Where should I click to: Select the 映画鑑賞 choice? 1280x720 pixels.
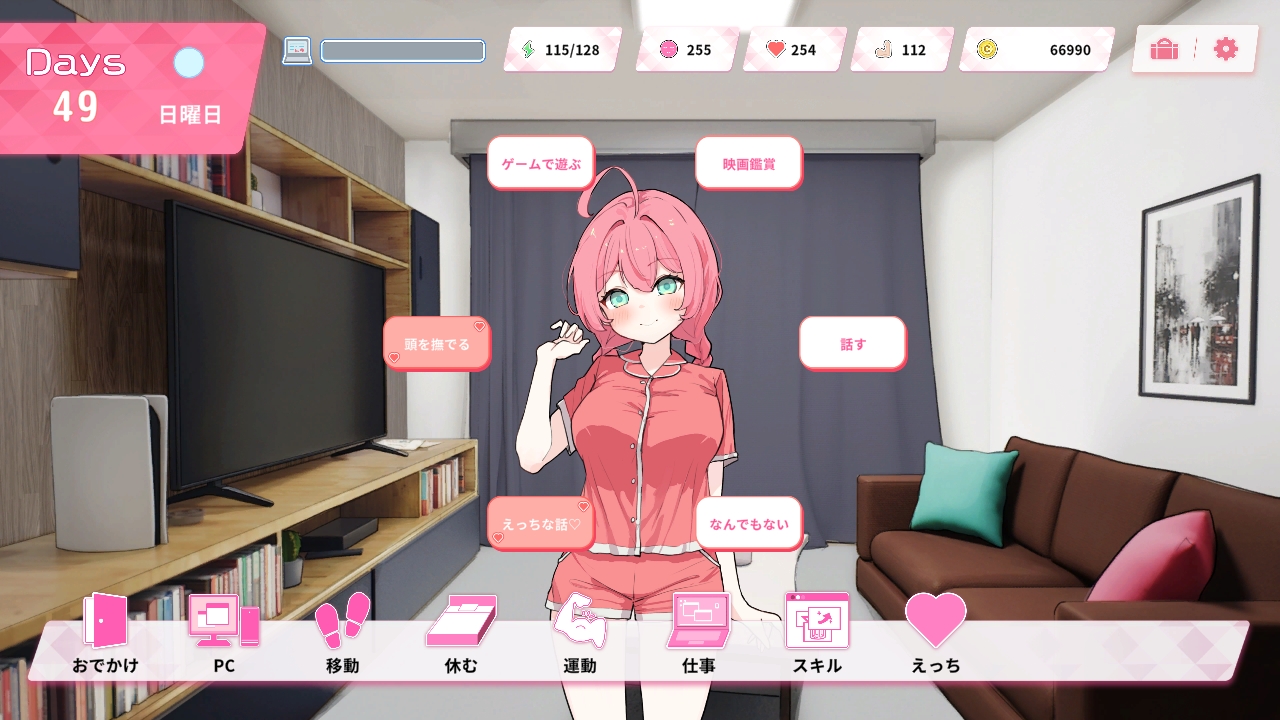[748, 163]
